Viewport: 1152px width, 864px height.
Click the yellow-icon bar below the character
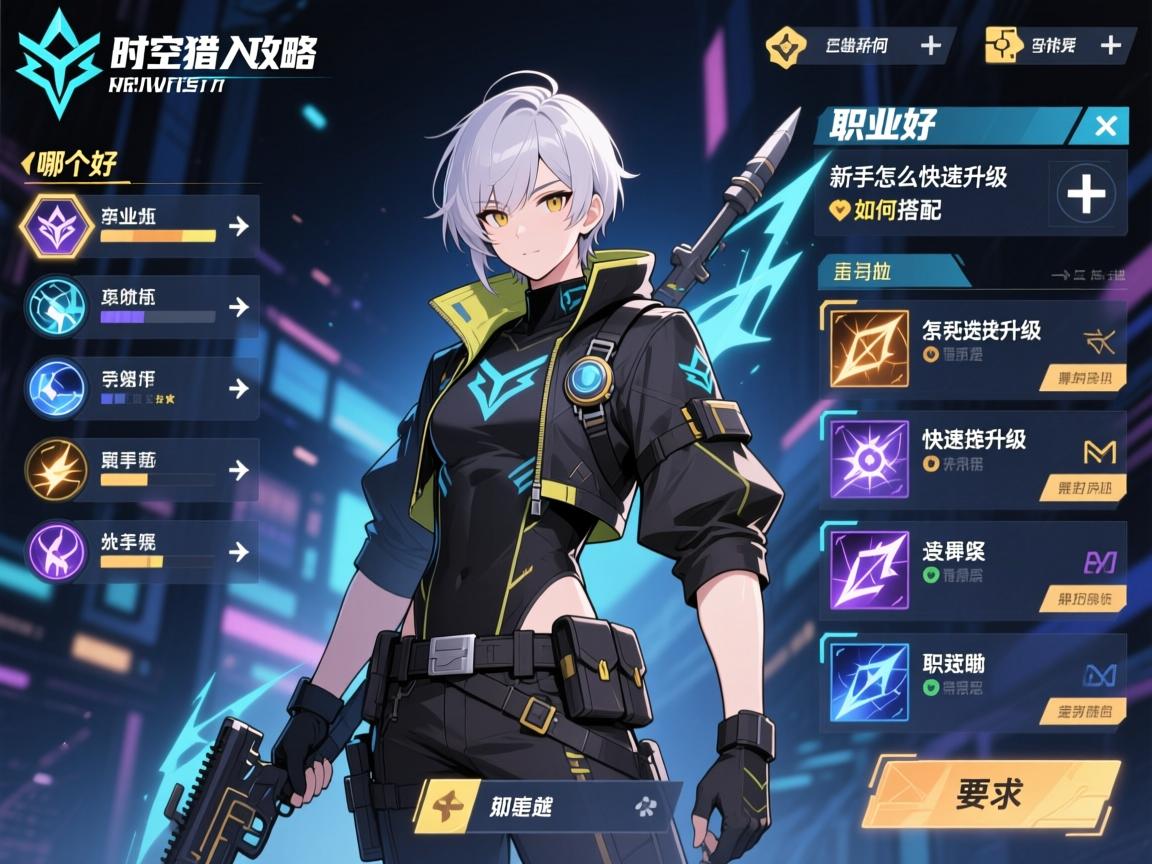pyautogui.click(x=548, y=806)
